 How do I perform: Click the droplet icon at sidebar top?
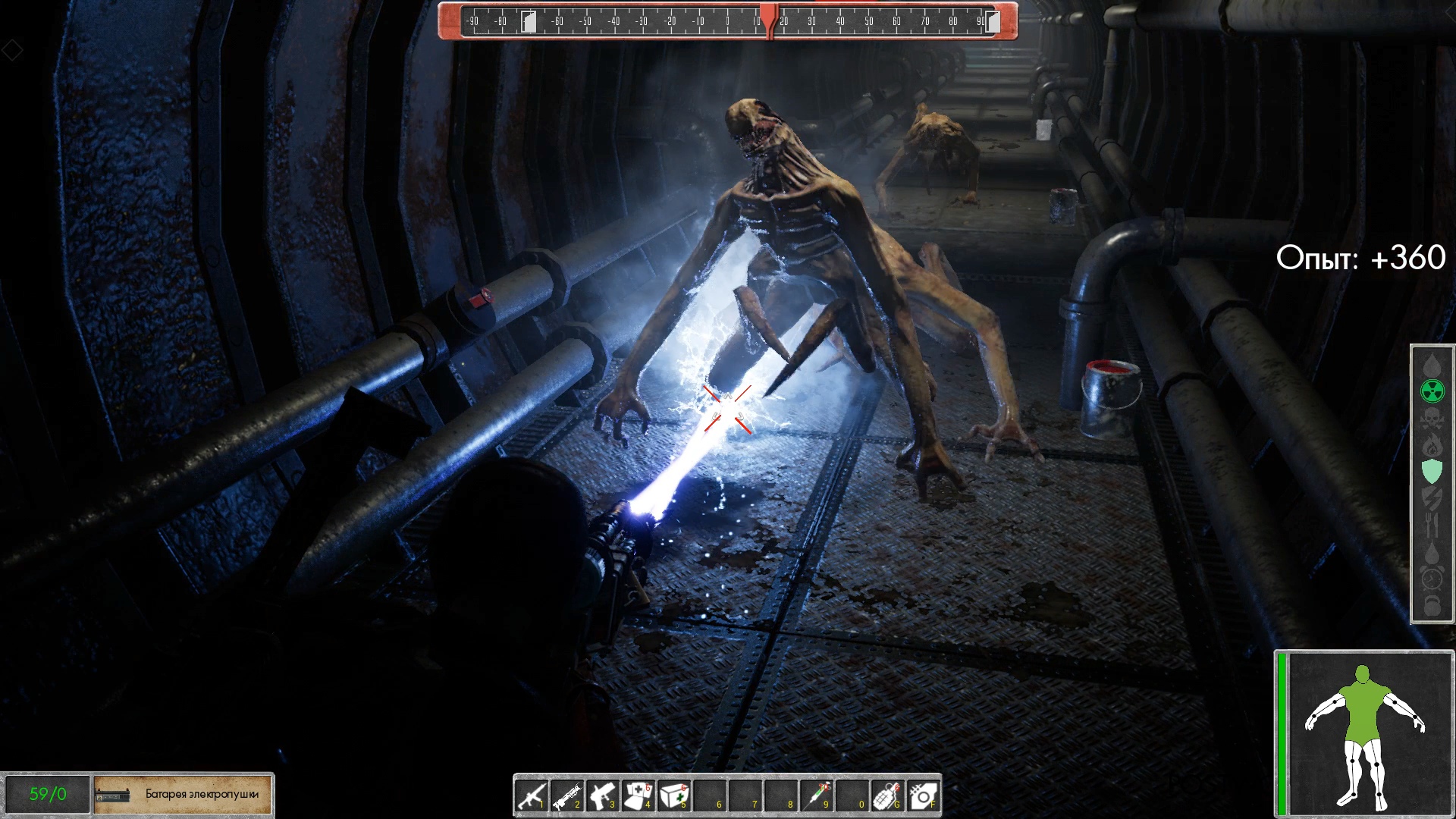pyautogui.click(x=1432, y=365)
